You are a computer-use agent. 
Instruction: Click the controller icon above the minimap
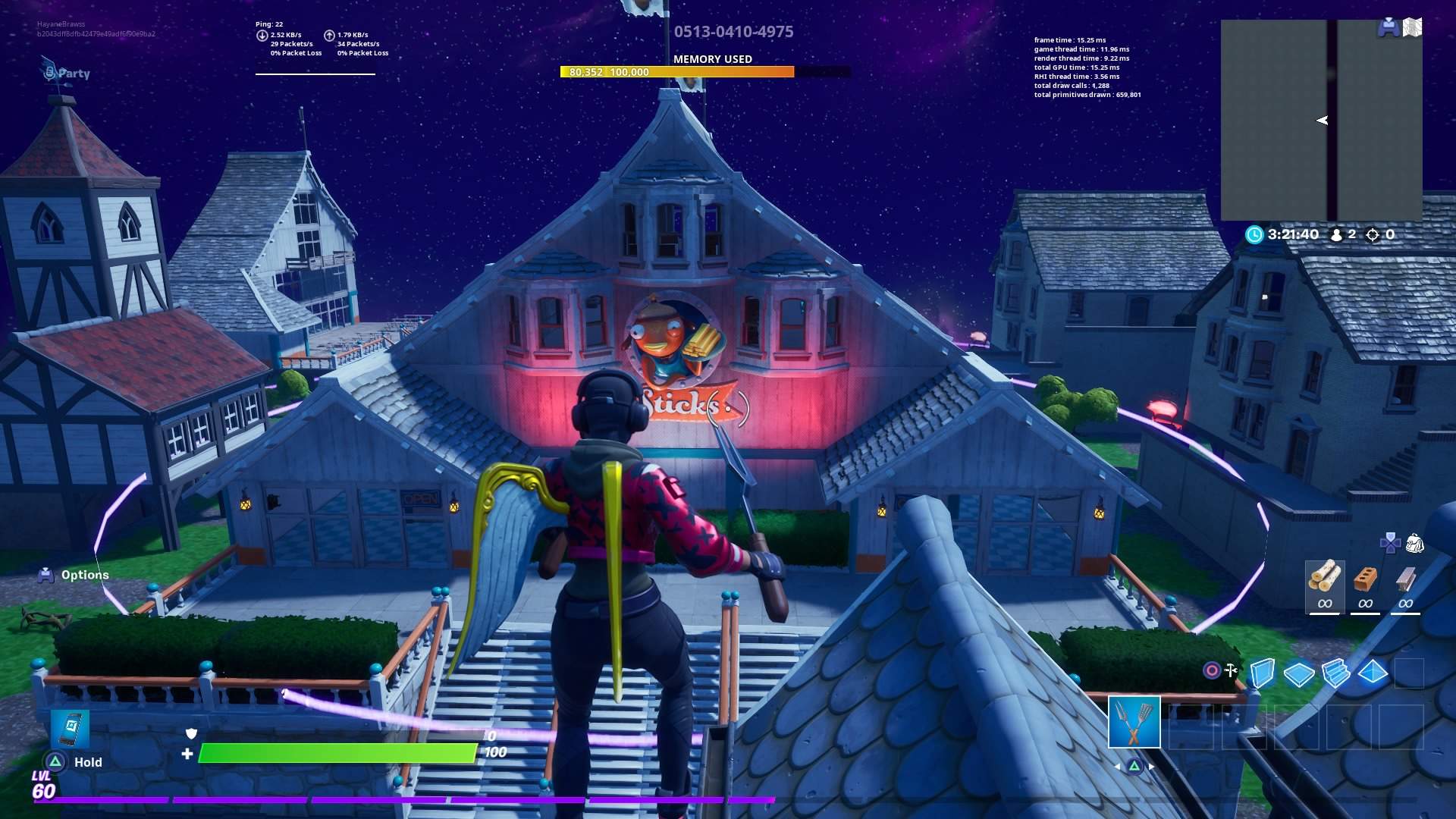[1389, 29]
